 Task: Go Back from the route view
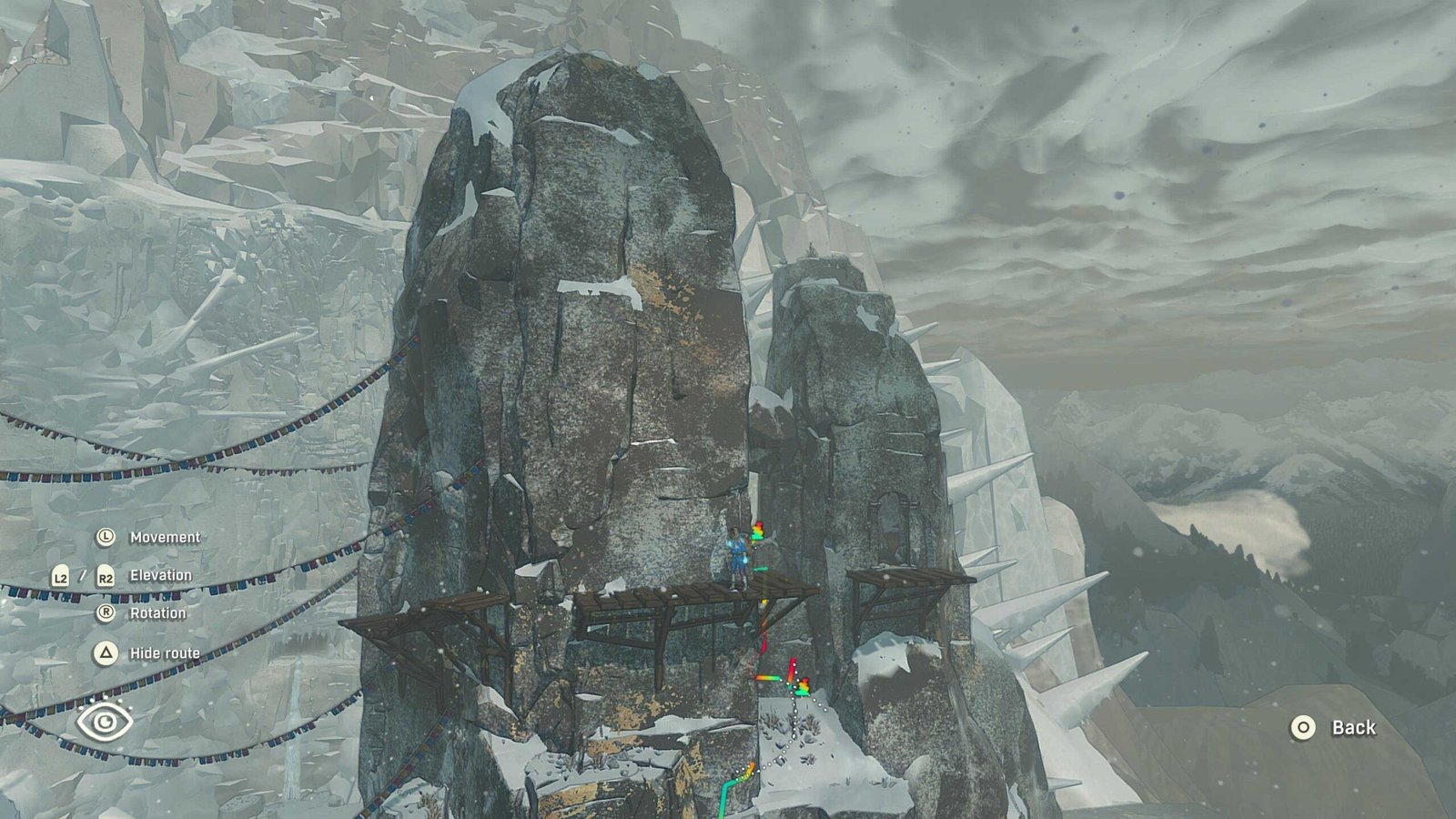pyautogui.click(x=1334, y=727)
